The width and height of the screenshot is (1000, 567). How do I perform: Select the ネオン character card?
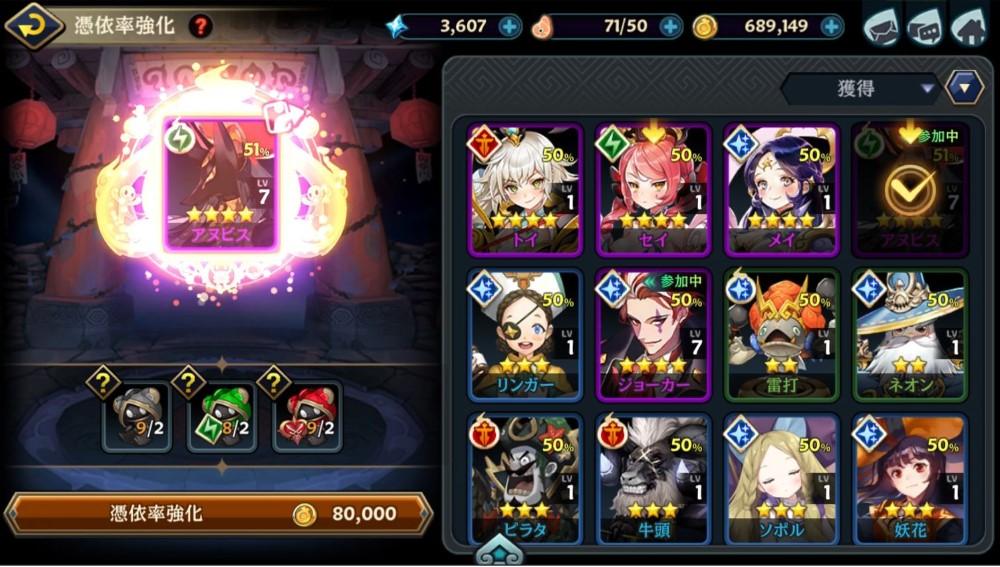coord(909,335)
